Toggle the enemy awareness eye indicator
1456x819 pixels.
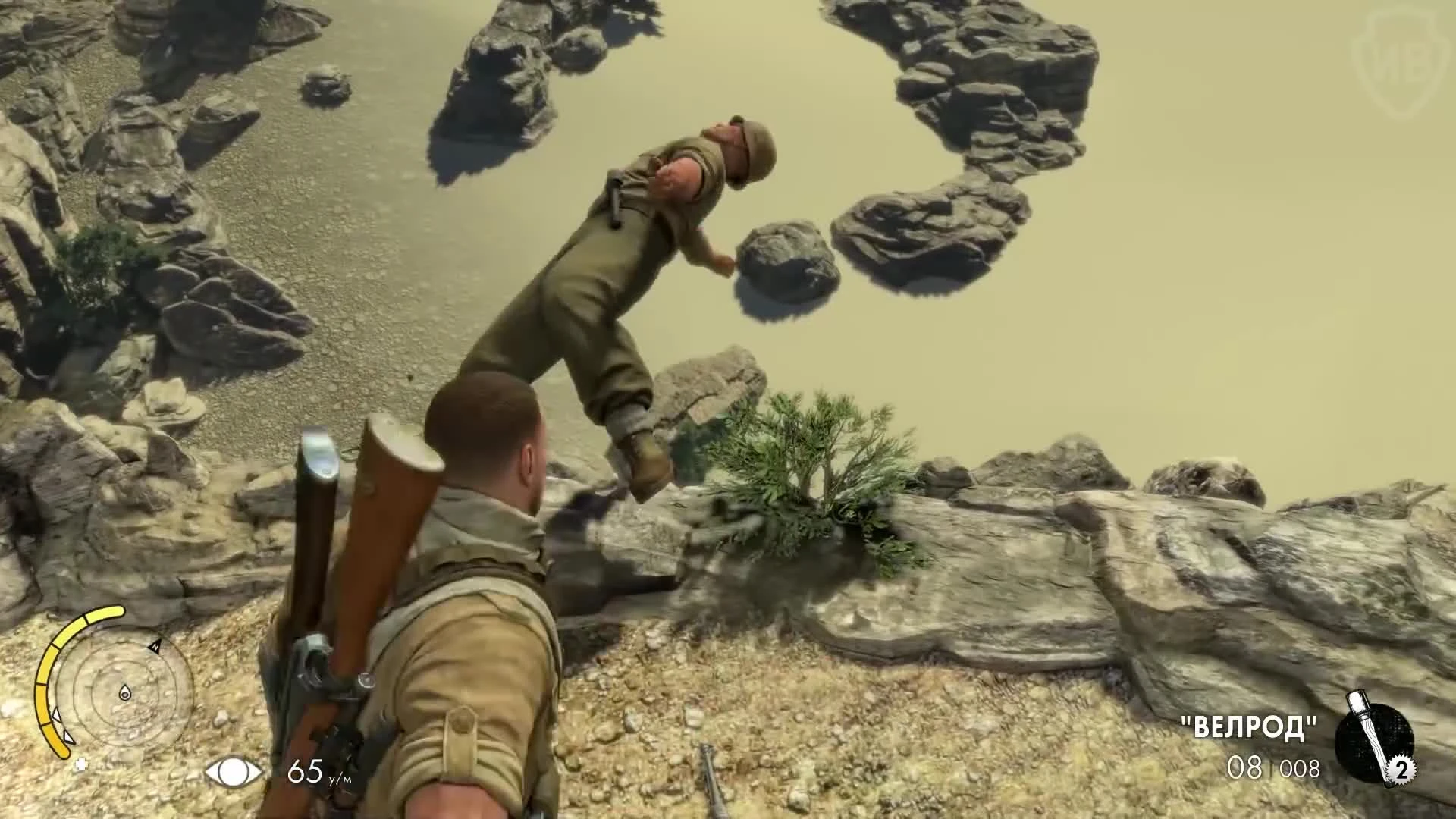coord(236,773)
